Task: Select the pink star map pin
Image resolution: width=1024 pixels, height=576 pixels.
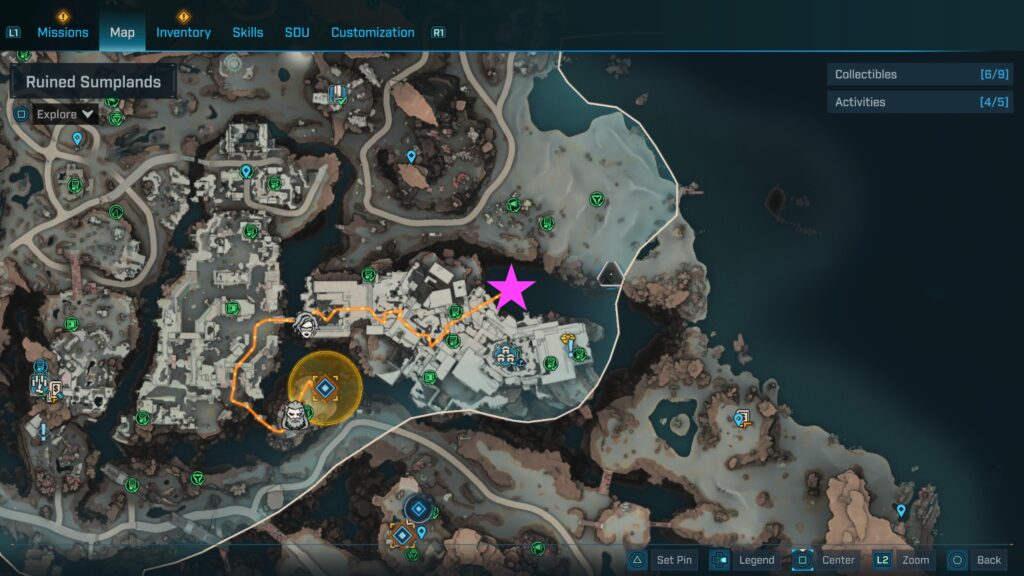Action: tap(512, 288)
